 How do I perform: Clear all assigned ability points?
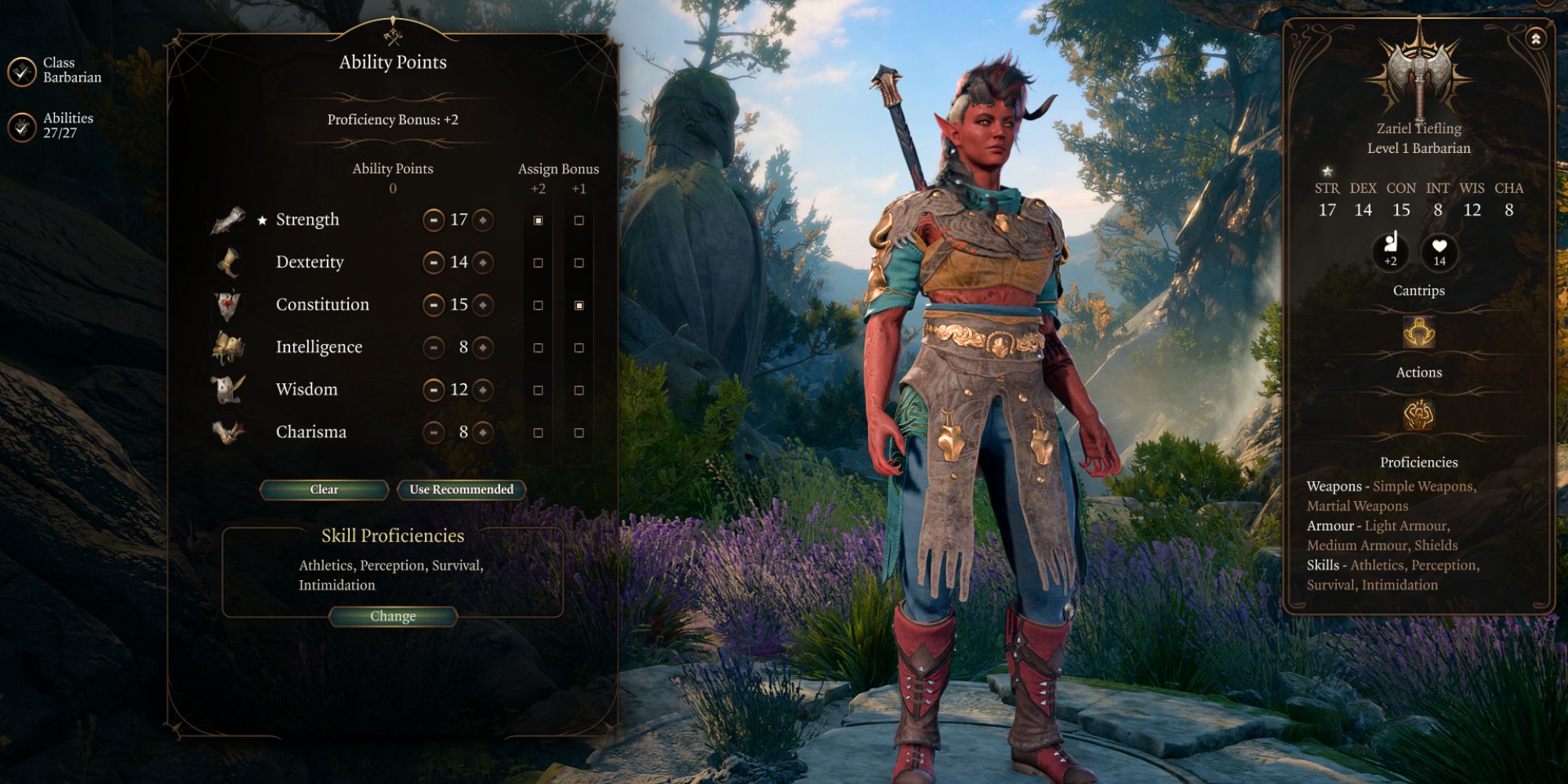pyautogui.click(x=324, y=490)
